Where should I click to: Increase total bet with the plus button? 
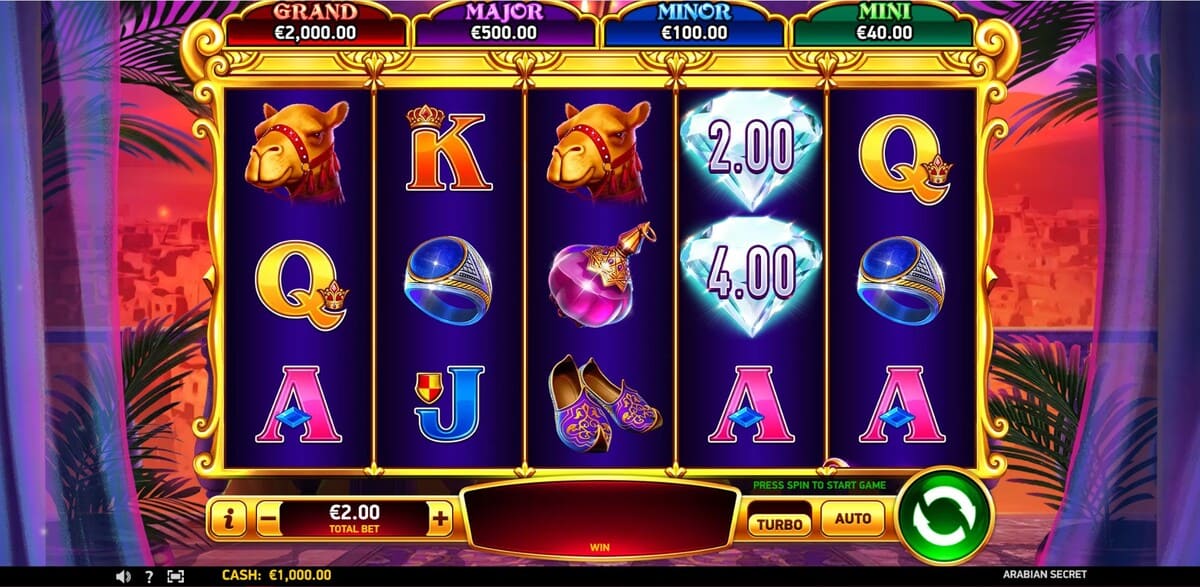coord(441,518)
